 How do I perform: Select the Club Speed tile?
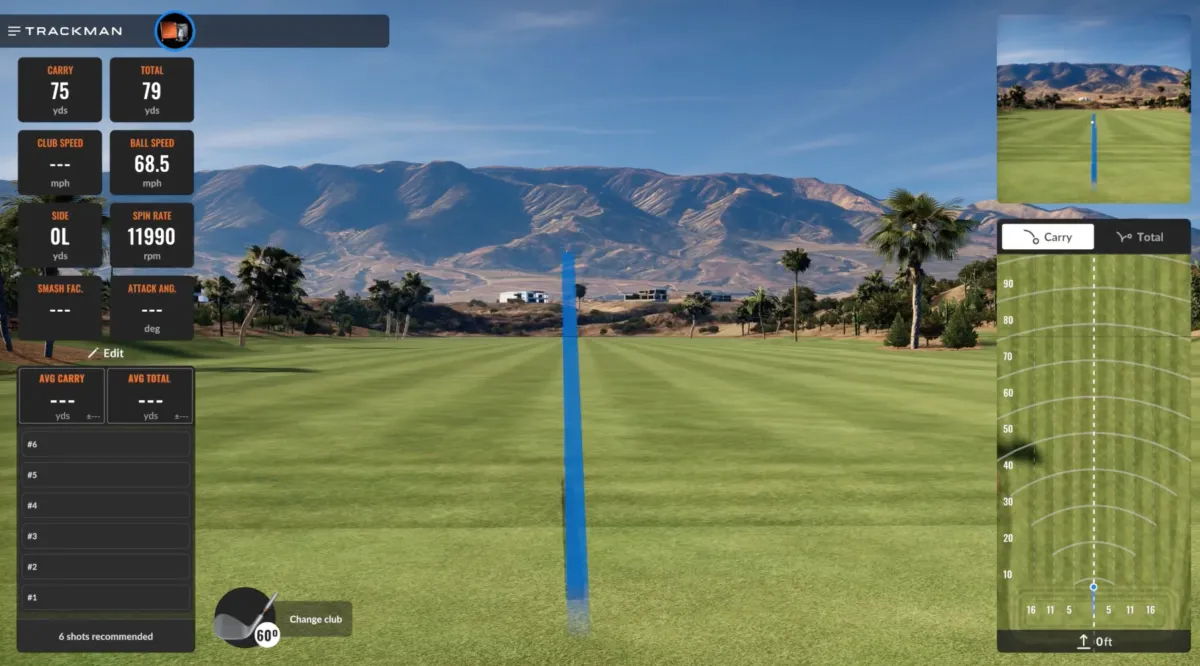point(60,162)
